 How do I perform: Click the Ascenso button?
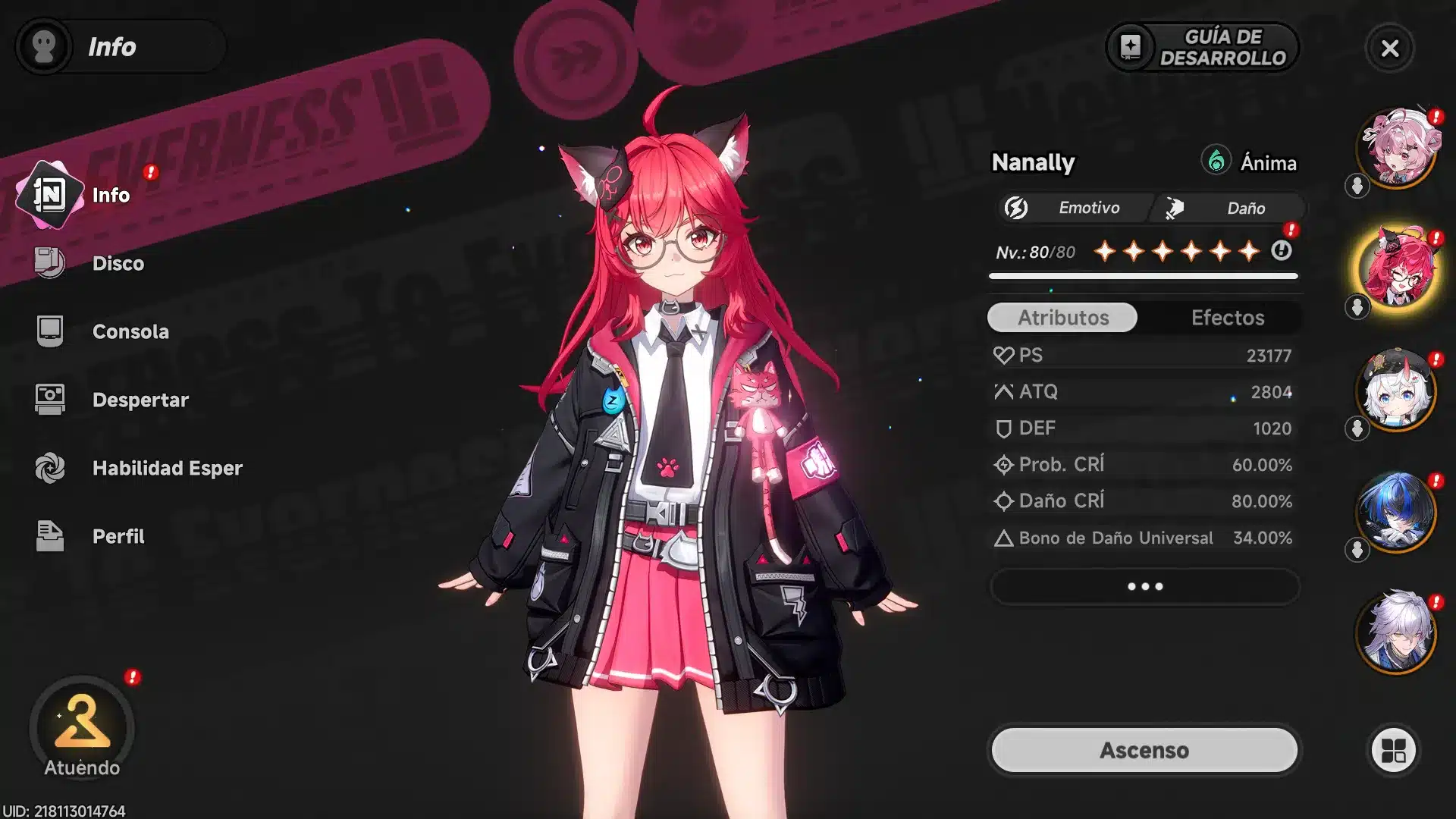[x=1144, y=750]
